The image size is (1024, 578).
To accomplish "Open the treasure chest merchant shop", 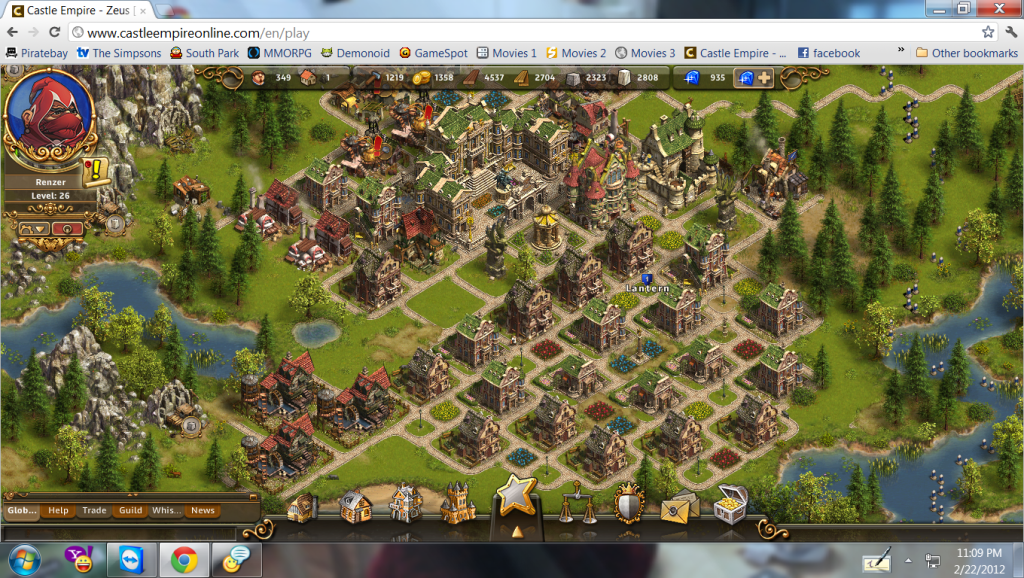I will tap(732, 506).
